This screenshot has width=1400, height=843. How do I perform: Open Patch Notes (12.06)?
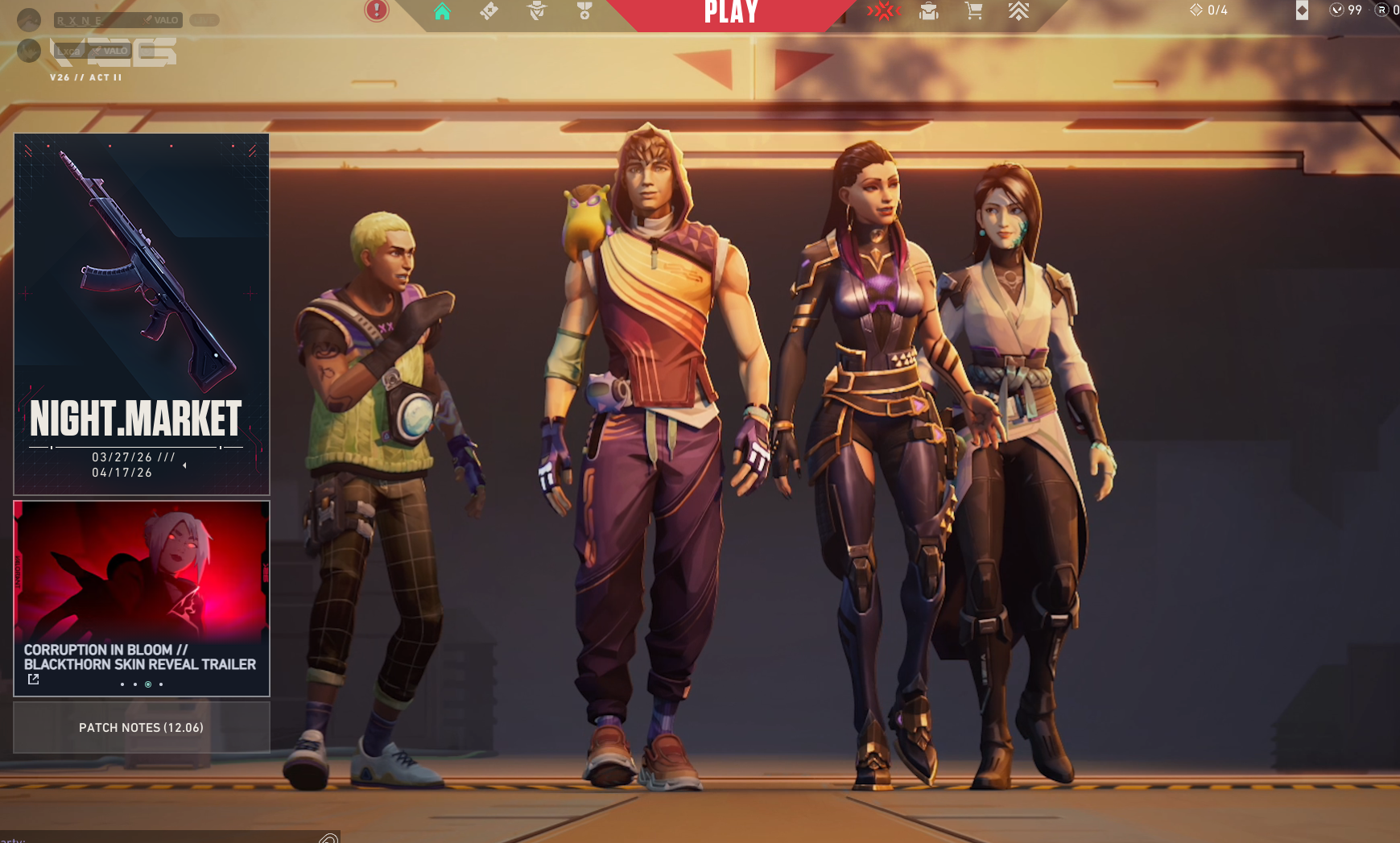pos(142,727)
